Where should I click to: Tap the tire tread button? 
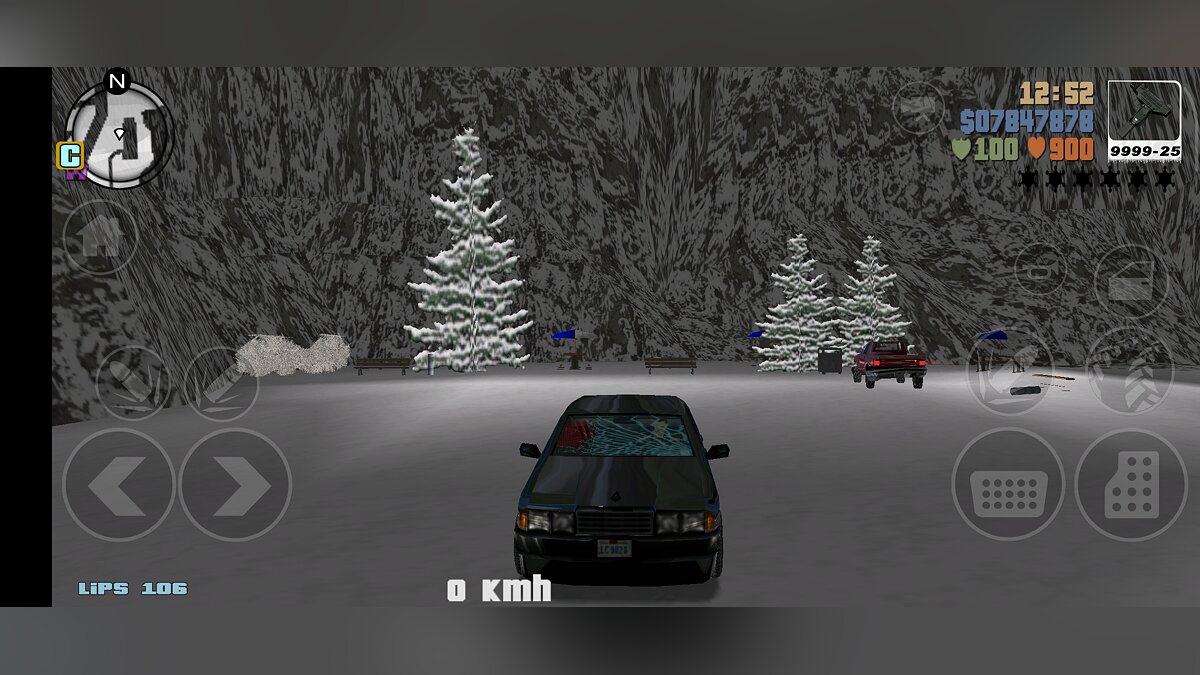[x=1129, y=370]
